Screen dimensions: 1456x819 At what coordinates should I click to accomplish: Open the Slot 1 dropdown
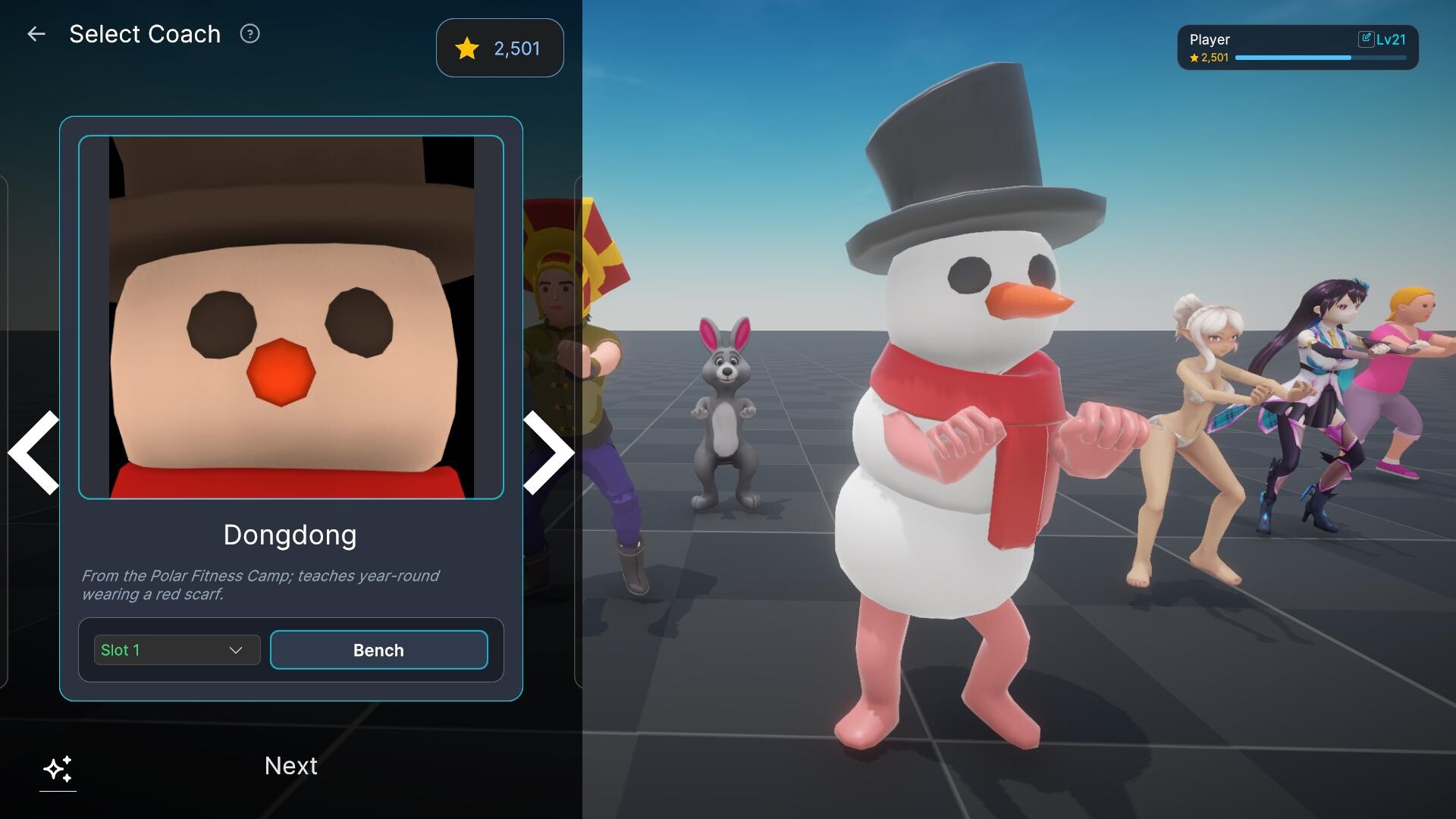(x=176, y=650)
